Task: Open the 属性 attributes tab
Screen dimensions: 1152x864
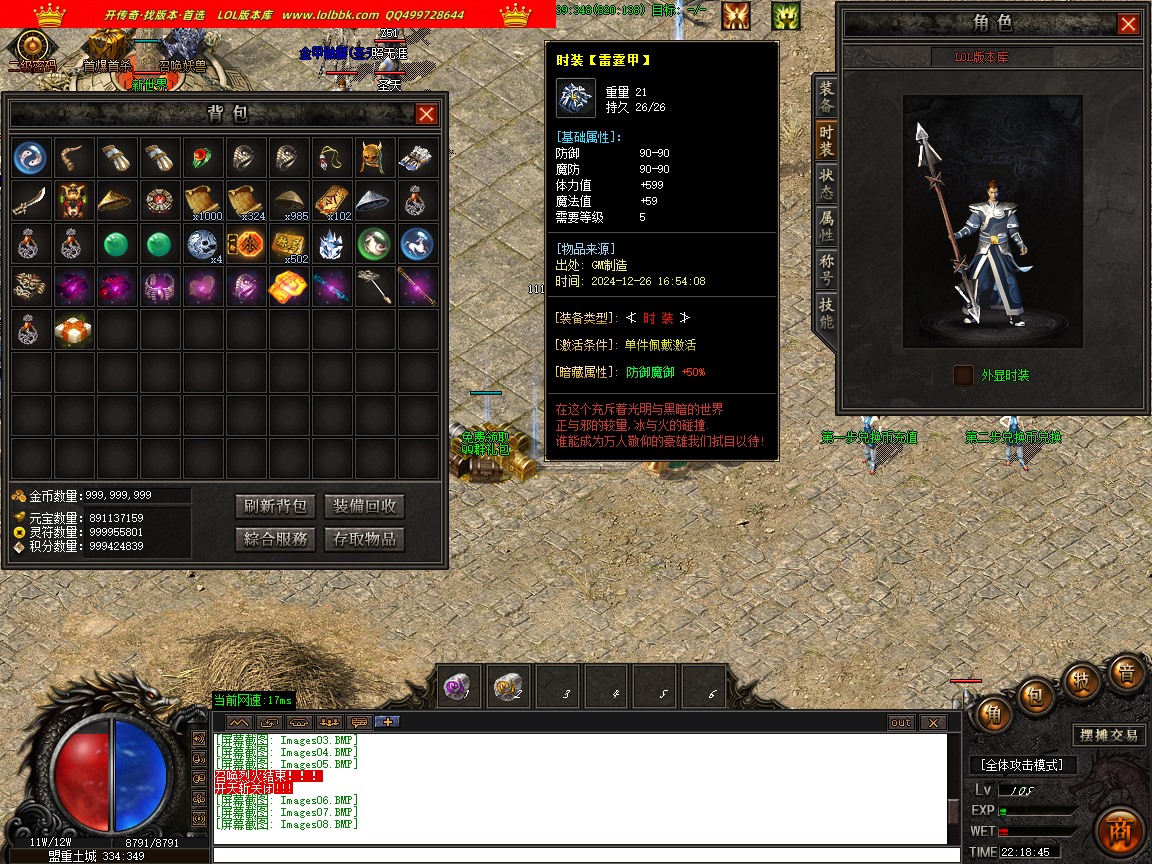Action: pyautogui.click(x=826, y=226)
